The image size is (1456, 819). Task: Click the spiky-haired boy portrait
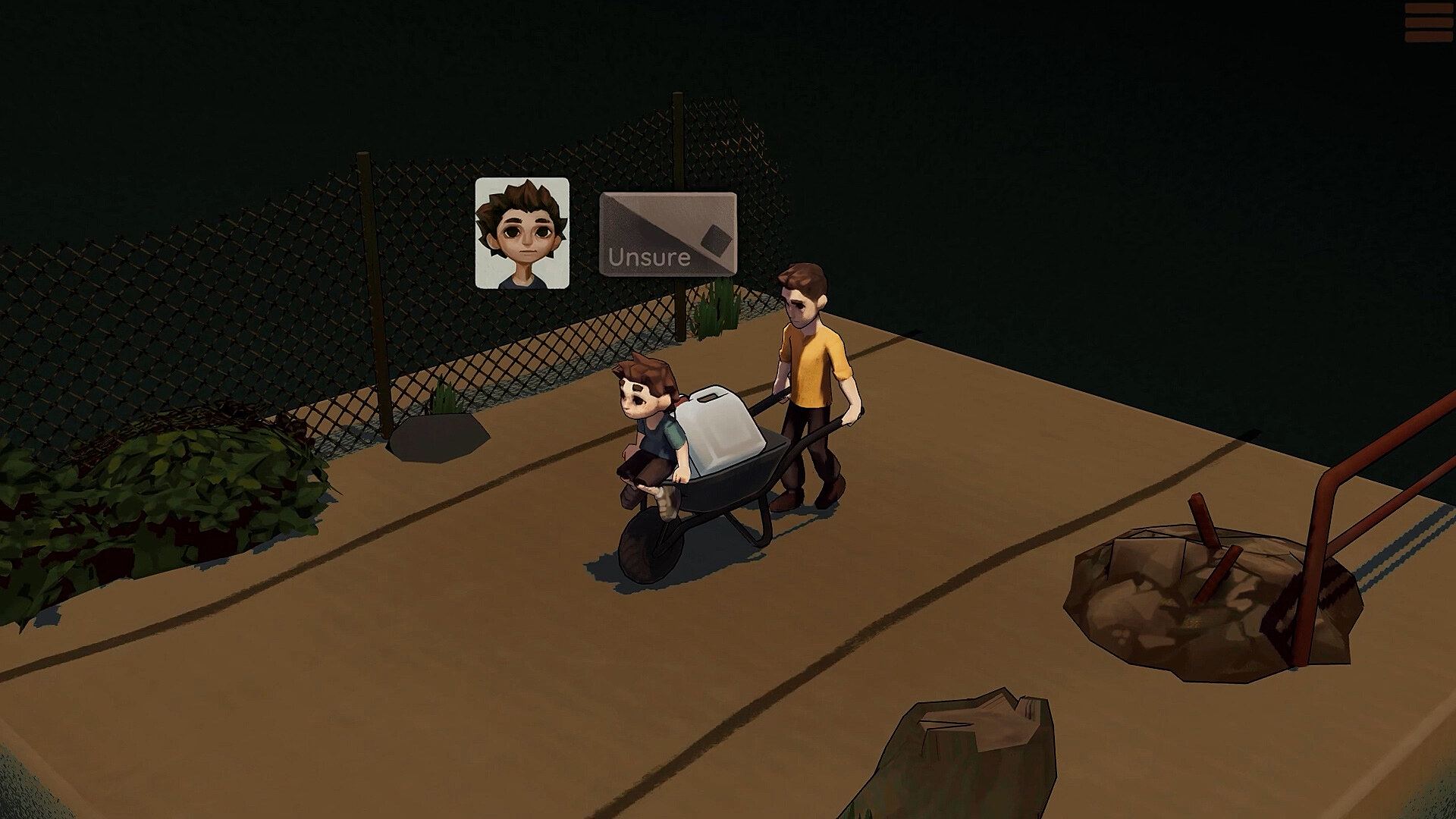[x=522, y=233]
